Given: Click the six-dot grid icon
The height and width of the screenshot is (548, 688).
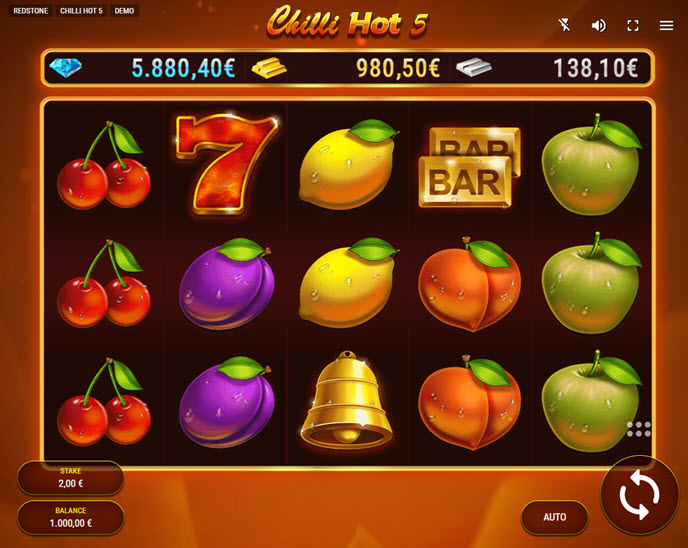Looking at the screenshot, I should pyautogui.click(x=638, y=429).
